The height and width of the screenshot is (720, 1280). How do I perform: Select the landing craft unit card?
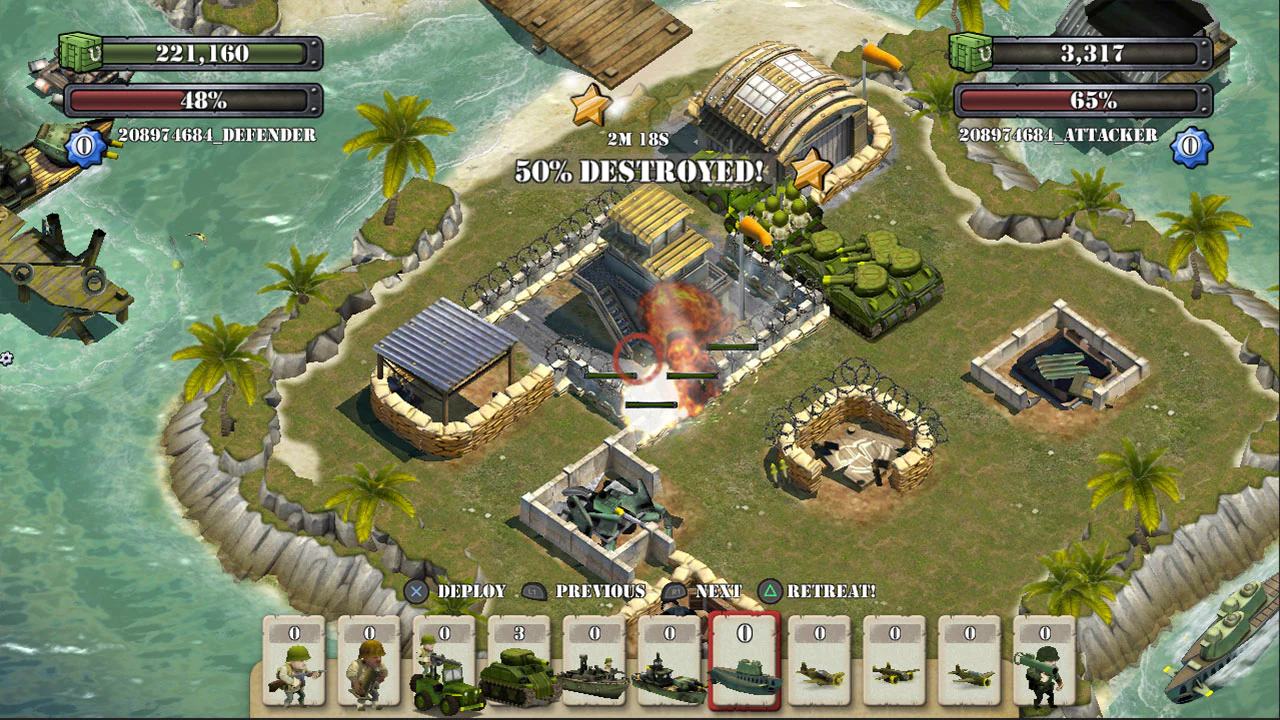click(596, 670)
